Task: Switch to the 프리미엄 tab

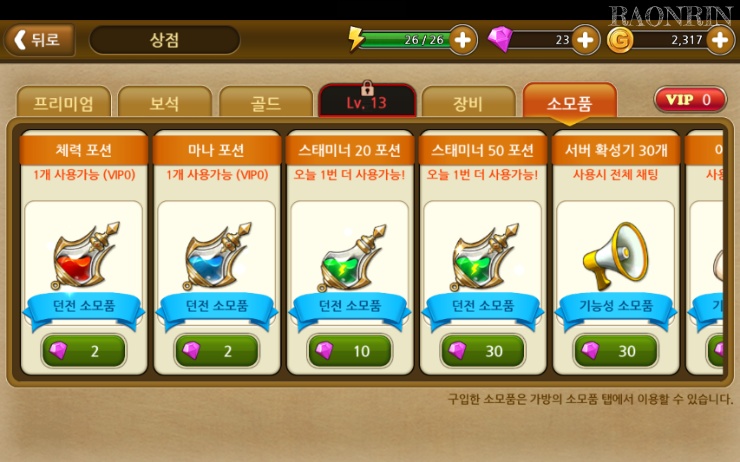Action: (x=64, y=103)
